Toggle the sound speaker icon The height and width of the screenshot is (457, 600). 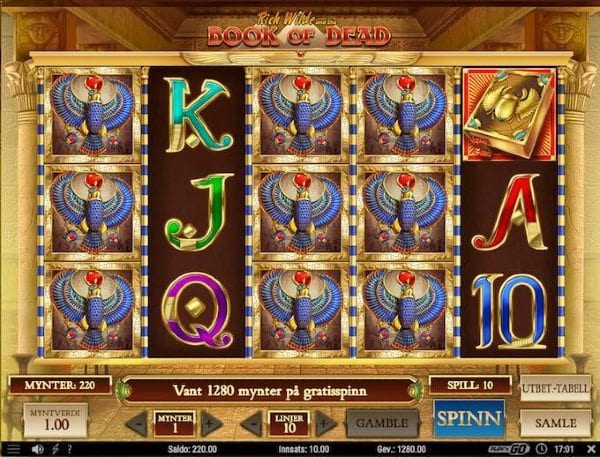click(36, 450)
